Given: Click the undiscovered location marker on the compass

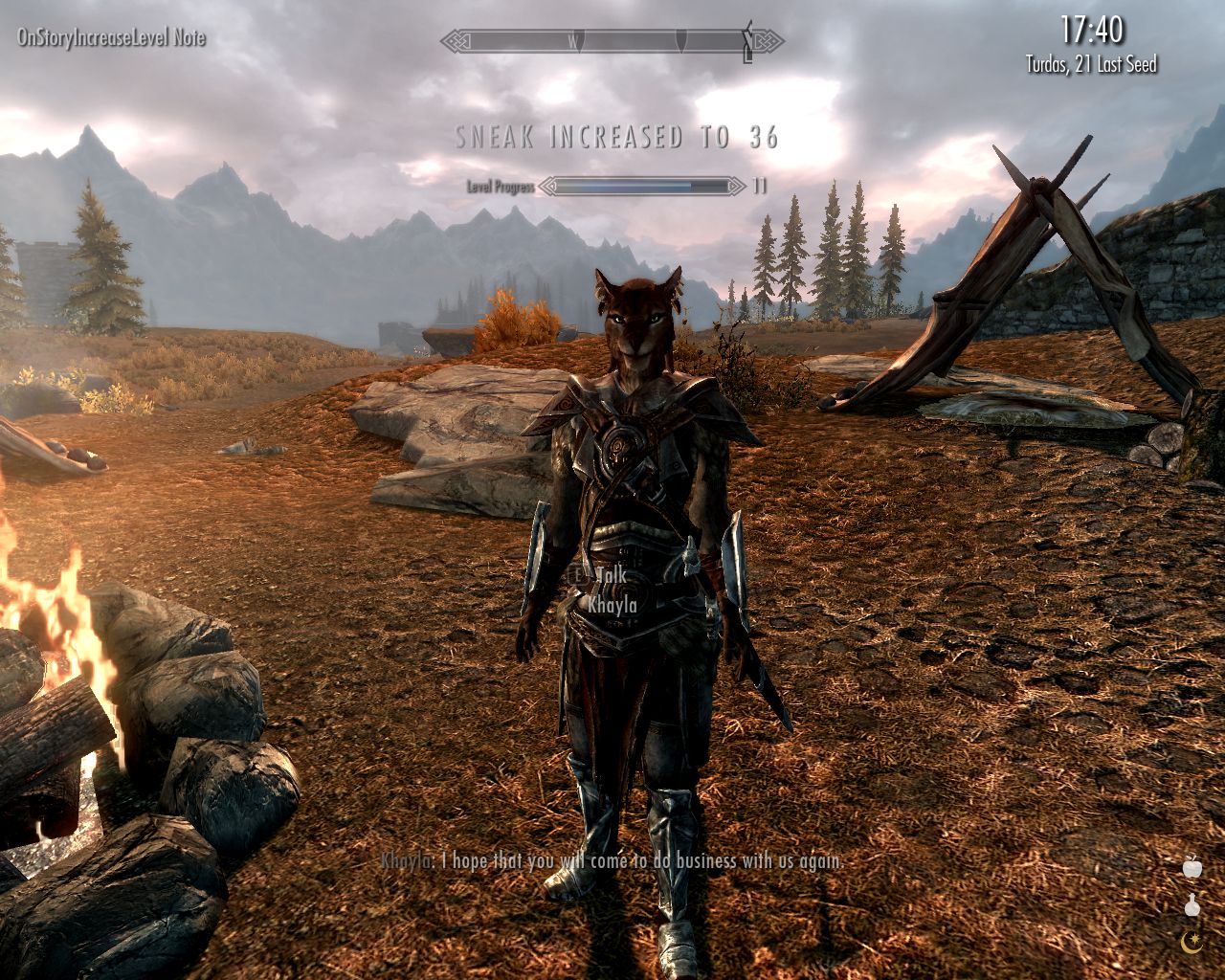Looking at the screenshot, I should 681,40.
